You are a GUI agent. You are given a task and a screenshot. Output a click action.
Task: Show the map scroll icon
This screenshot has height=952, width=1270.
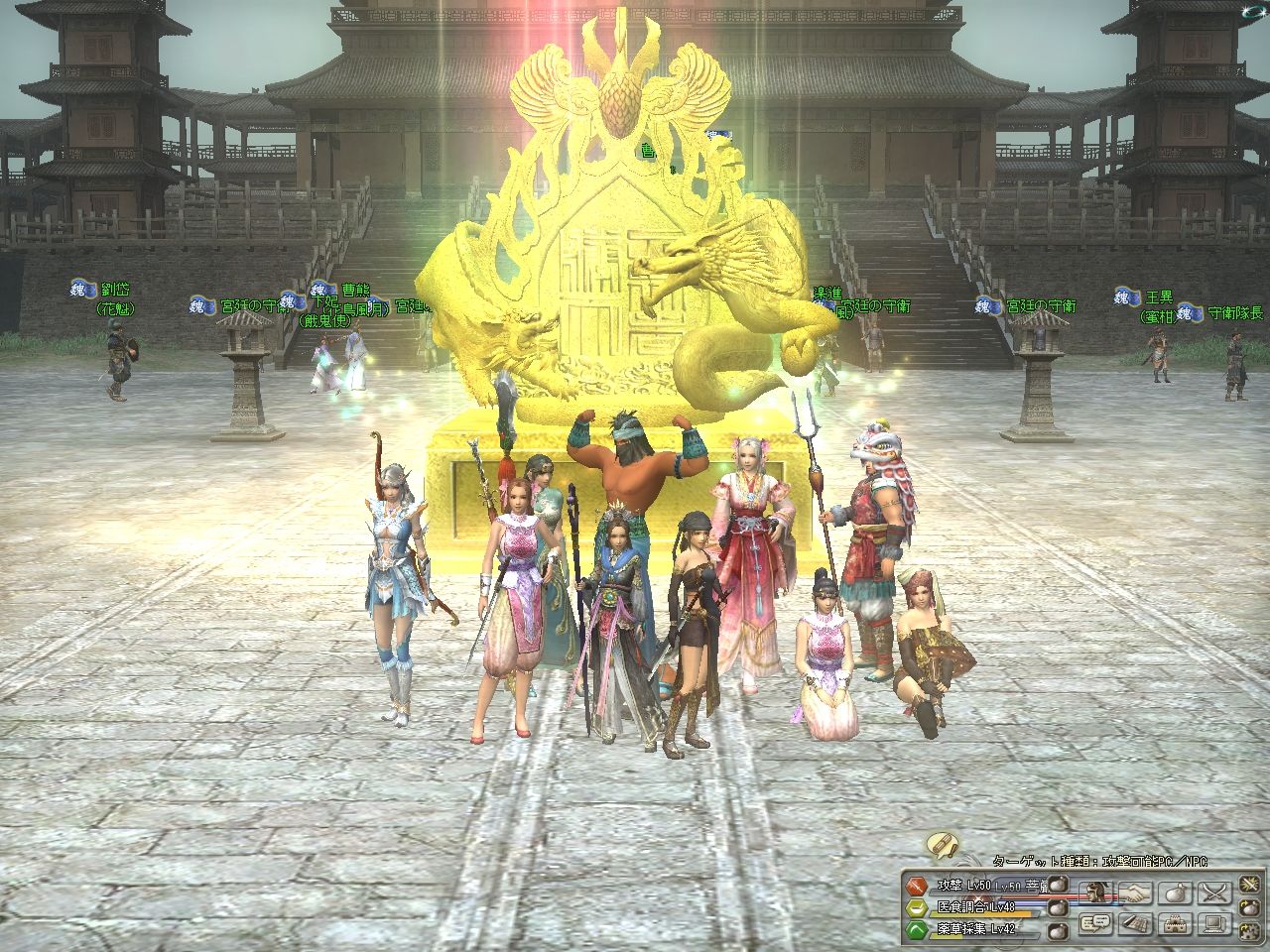1136,924
